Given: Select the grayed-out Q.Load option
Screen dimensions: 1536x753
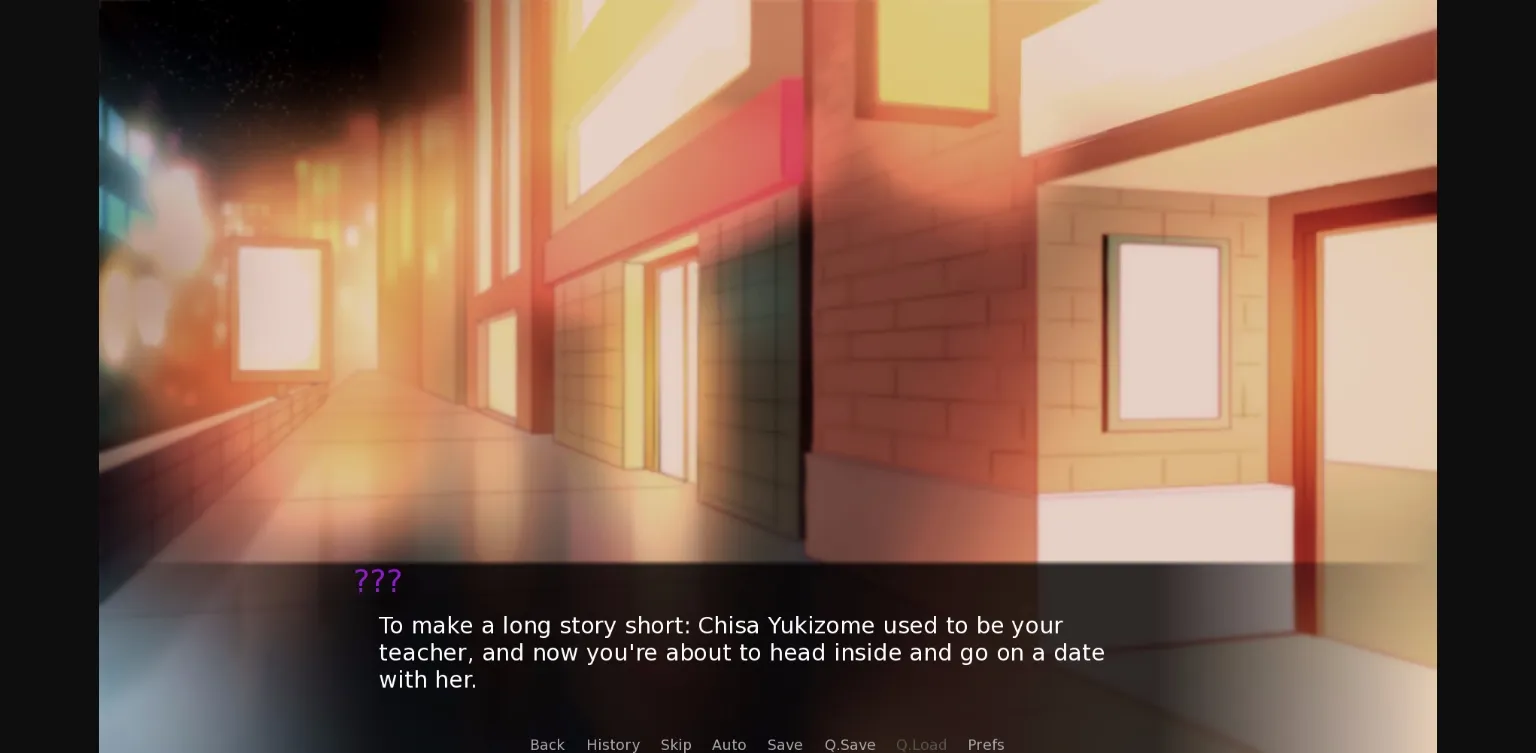Looking at the screenshot, I should [x=921, y=744].
